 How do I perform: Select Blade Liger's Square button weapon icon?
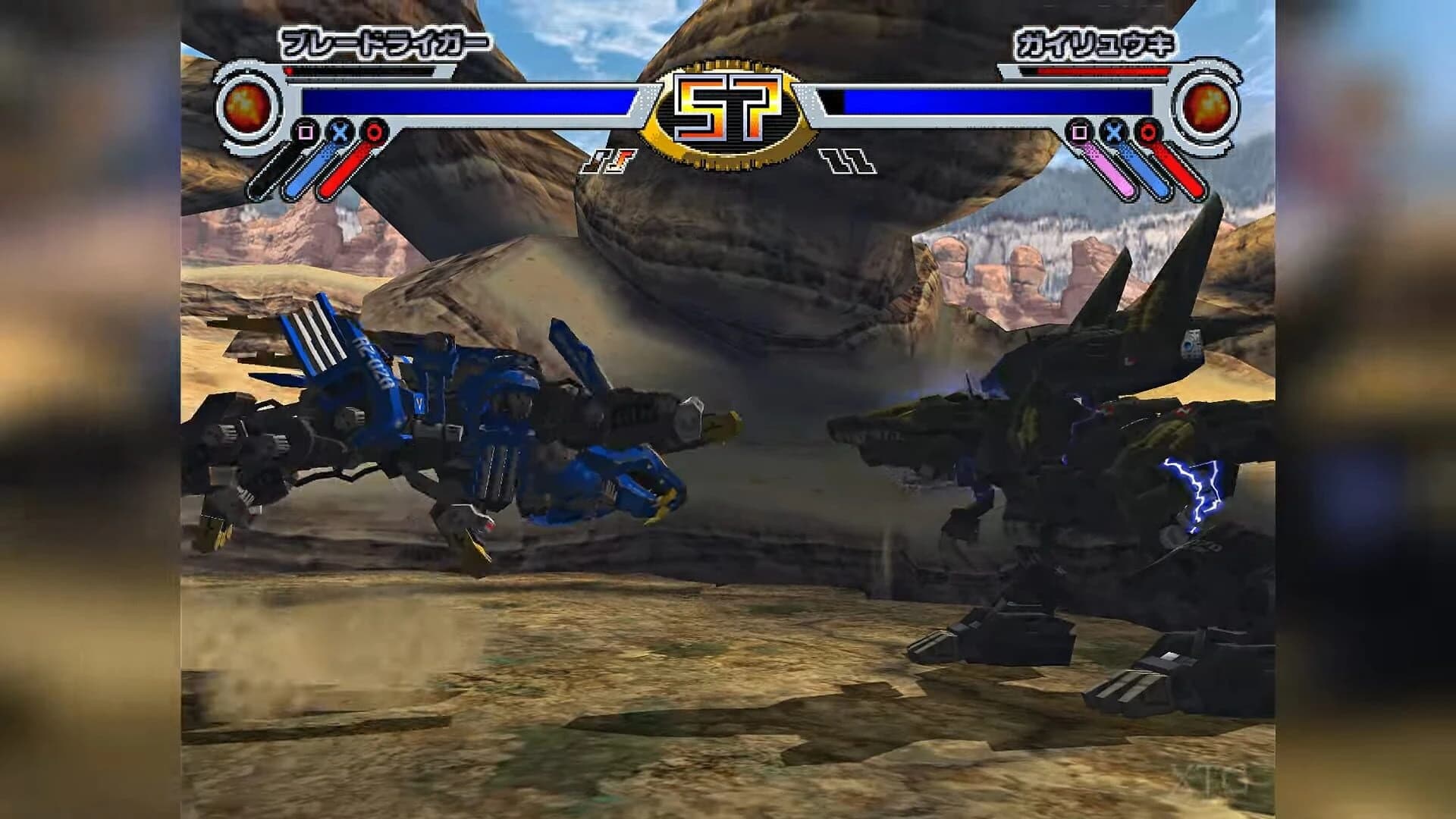[x=305, y=132]
